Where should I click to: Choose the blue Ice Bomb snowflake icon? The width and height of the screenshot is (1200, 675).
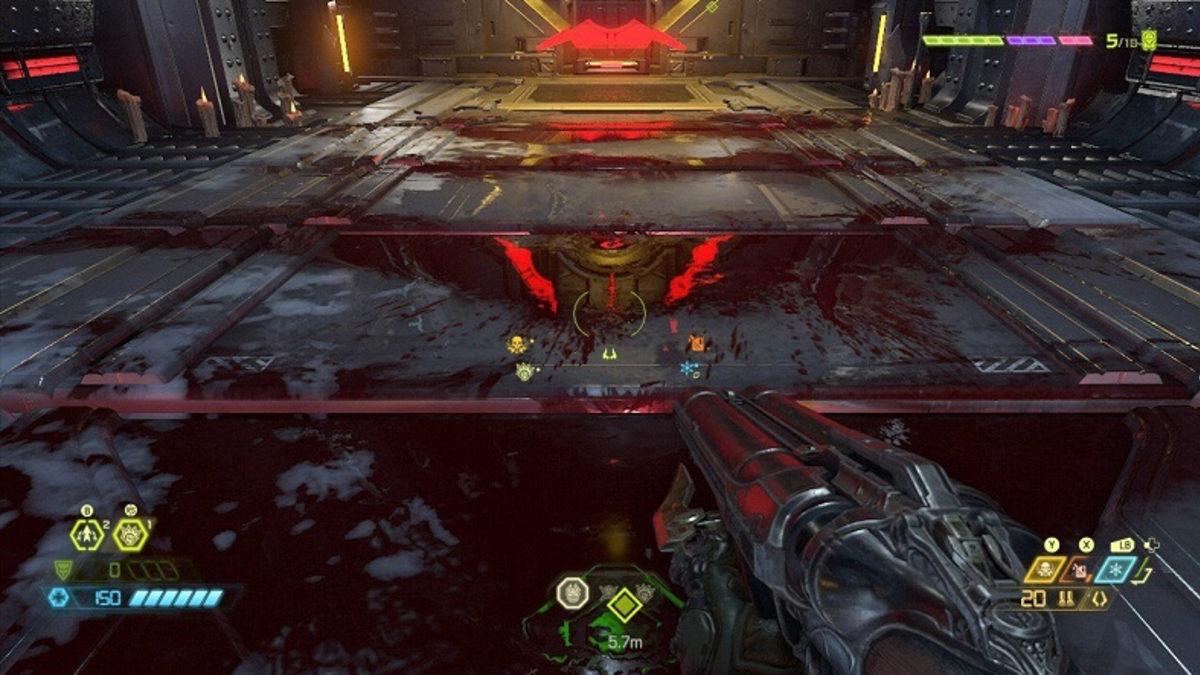click(1114, 570)
